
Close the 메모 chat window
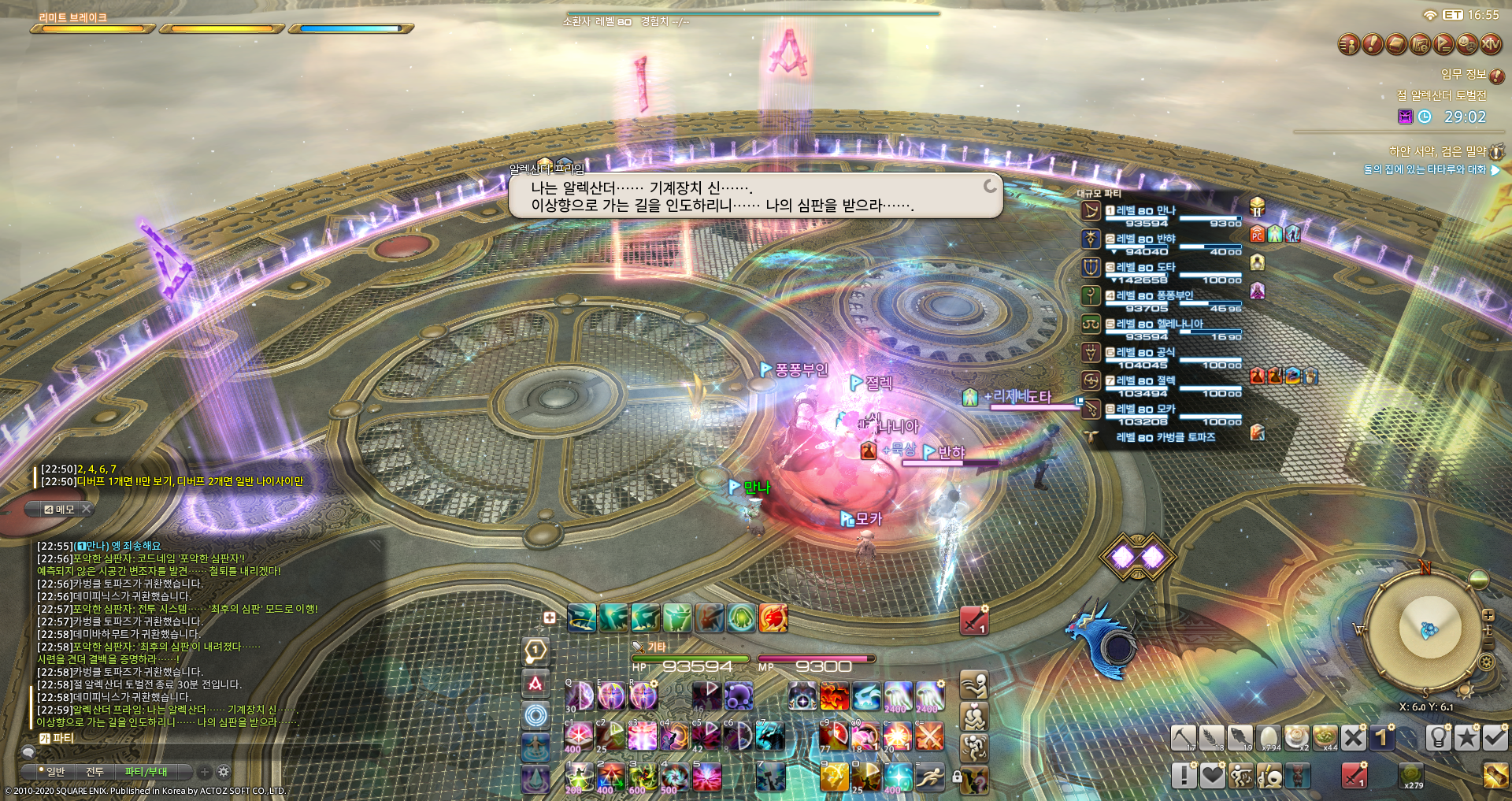(87, 510)
